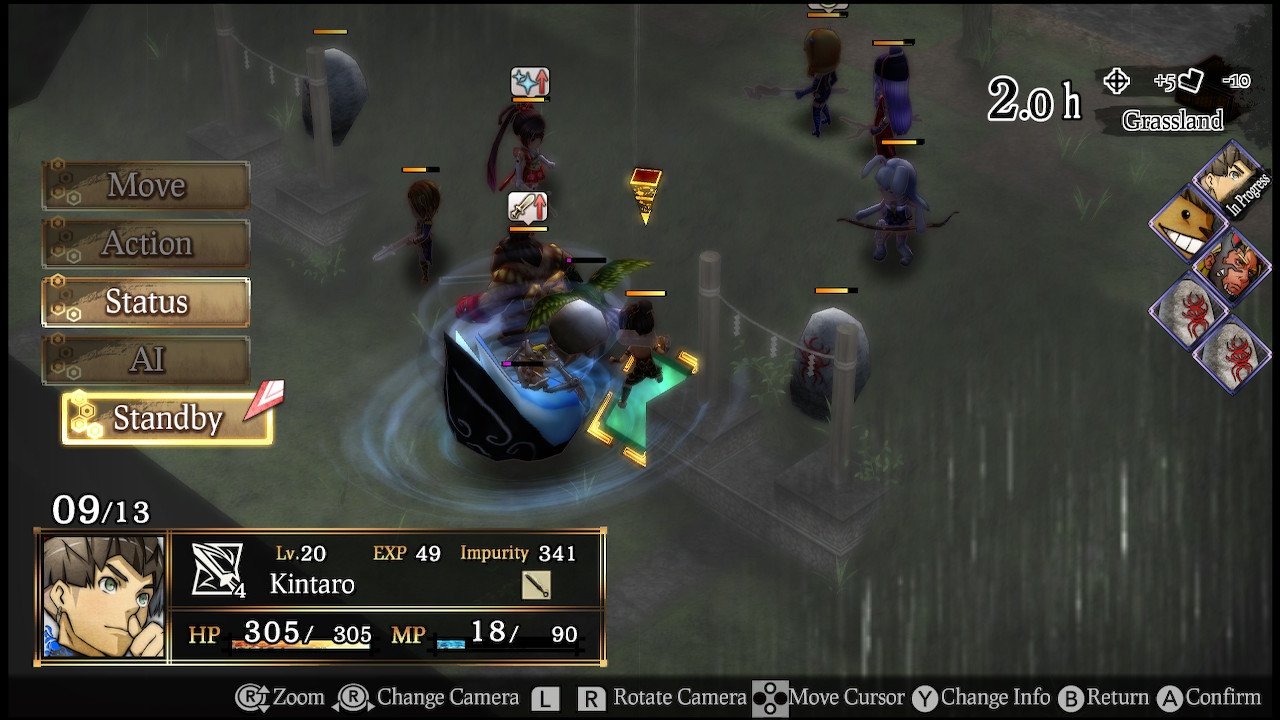This screenshot has height=720, width=1280.
Task: Select the red demon turn-order portrait
Action: 1229,268
